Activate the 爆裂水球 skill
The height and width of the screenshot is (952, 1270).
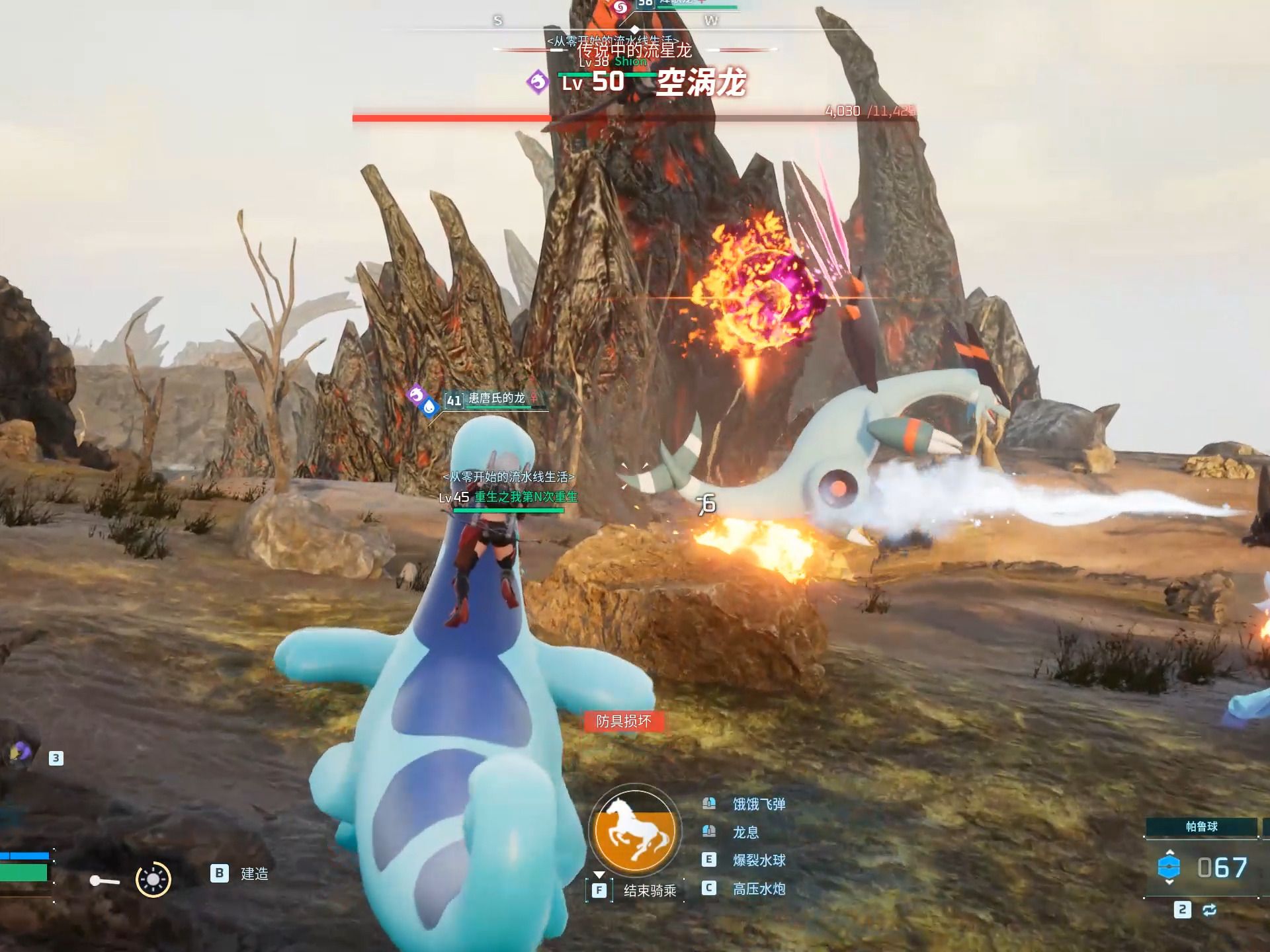[758, 860]
